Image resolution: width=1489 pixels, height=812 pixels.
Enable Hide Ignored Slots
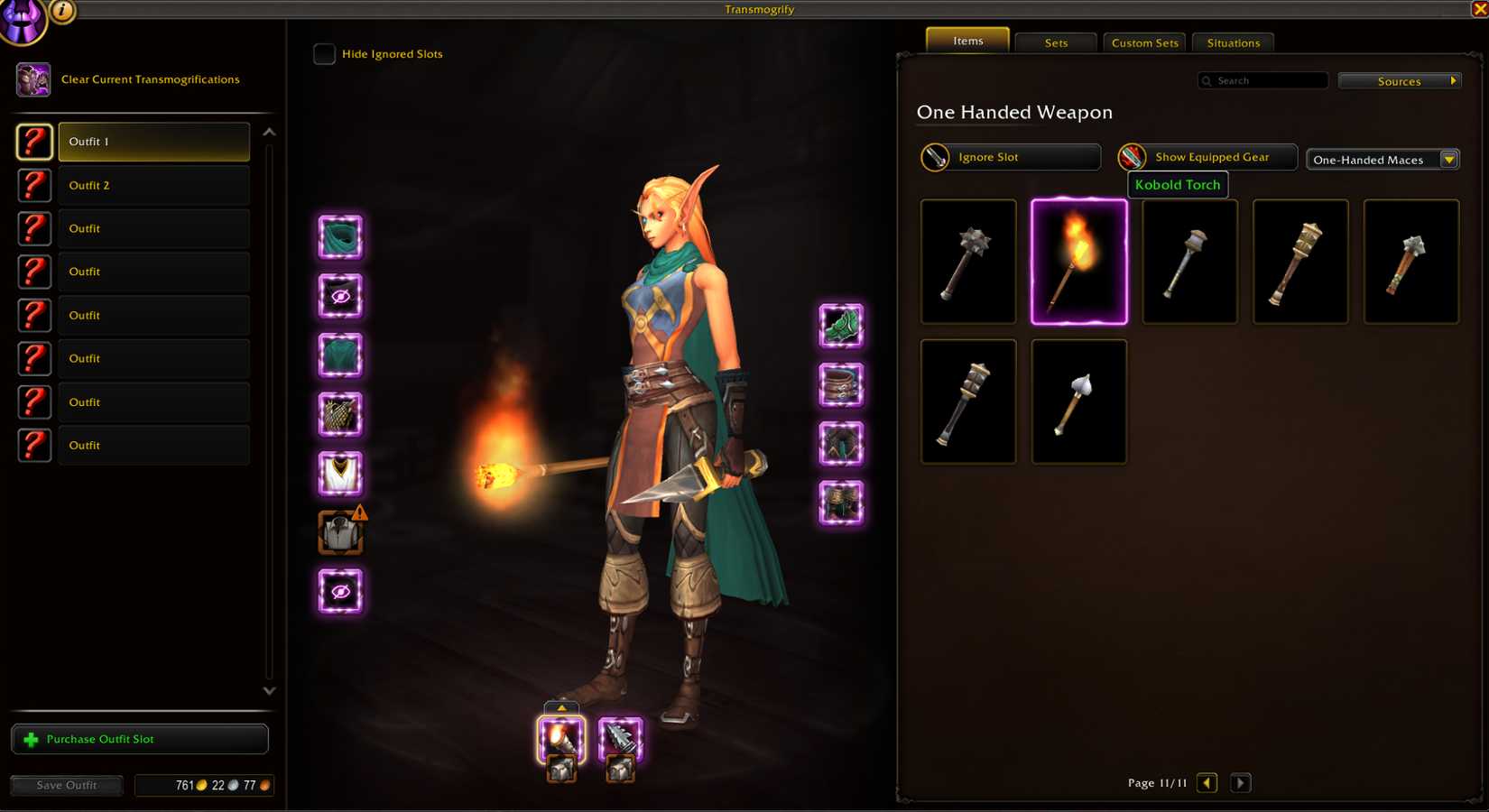pos(324,53)
